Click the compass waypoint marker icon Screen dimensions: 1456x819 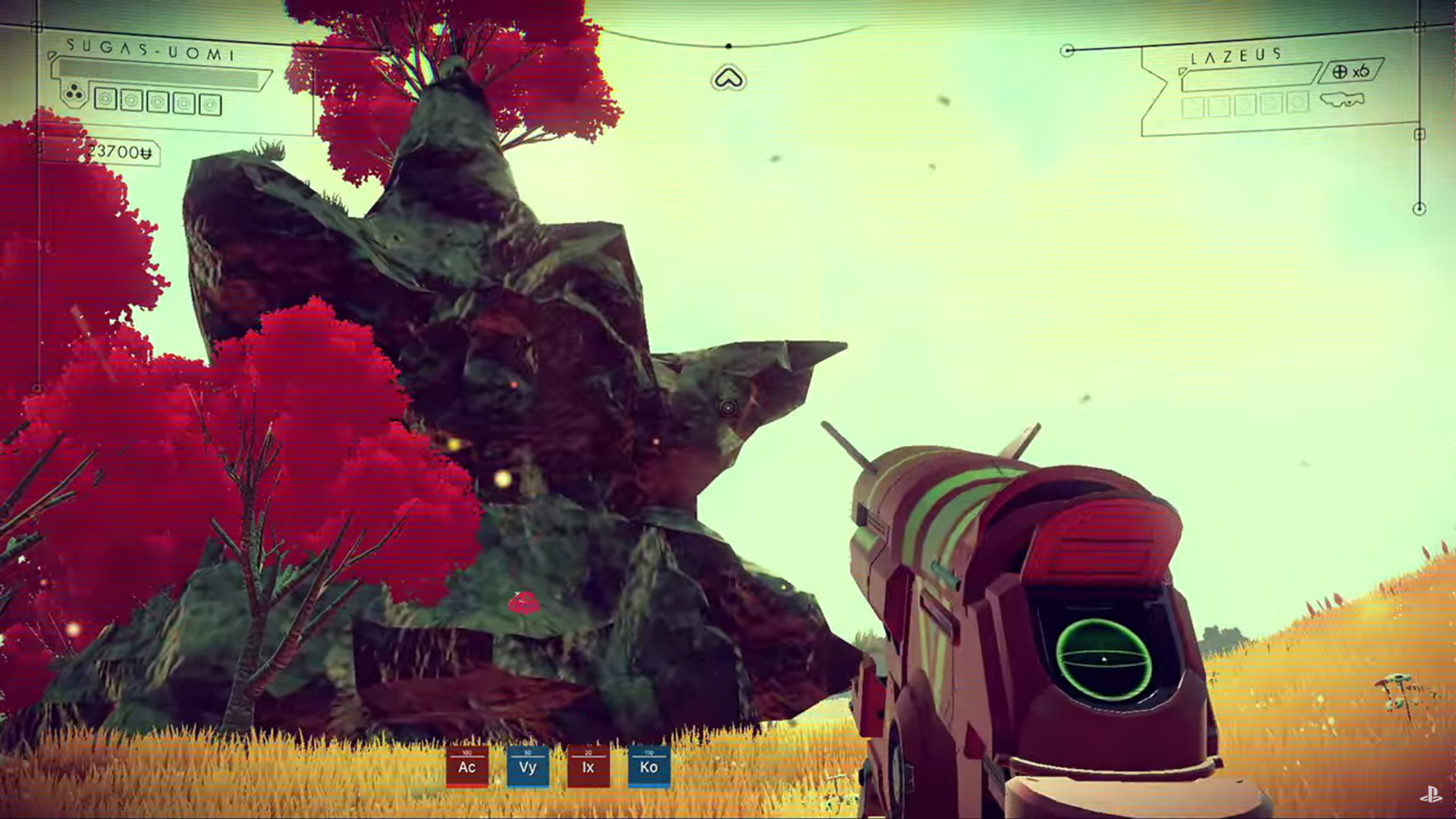(728, 78)
